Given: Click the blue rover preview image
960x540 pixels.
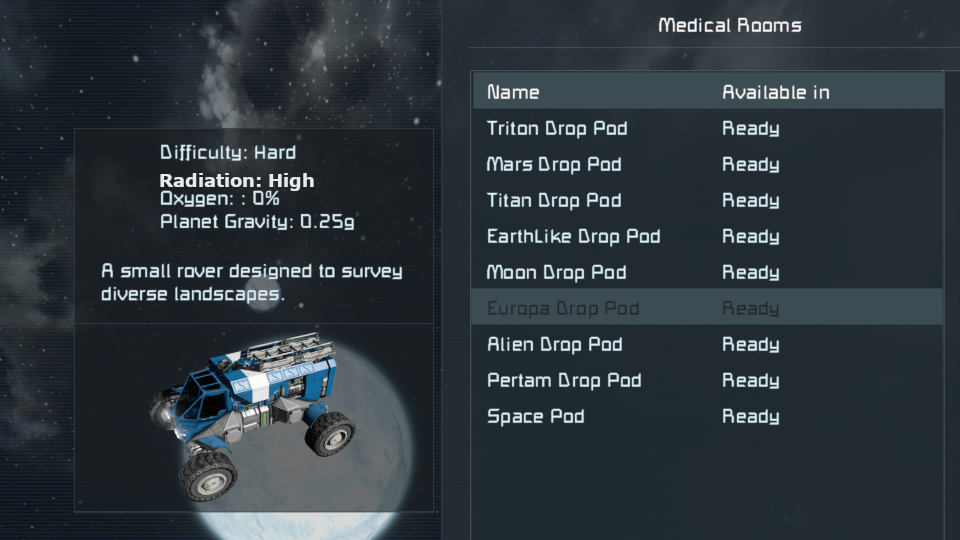Looking at the screenshot, I should tap(253, 415).
